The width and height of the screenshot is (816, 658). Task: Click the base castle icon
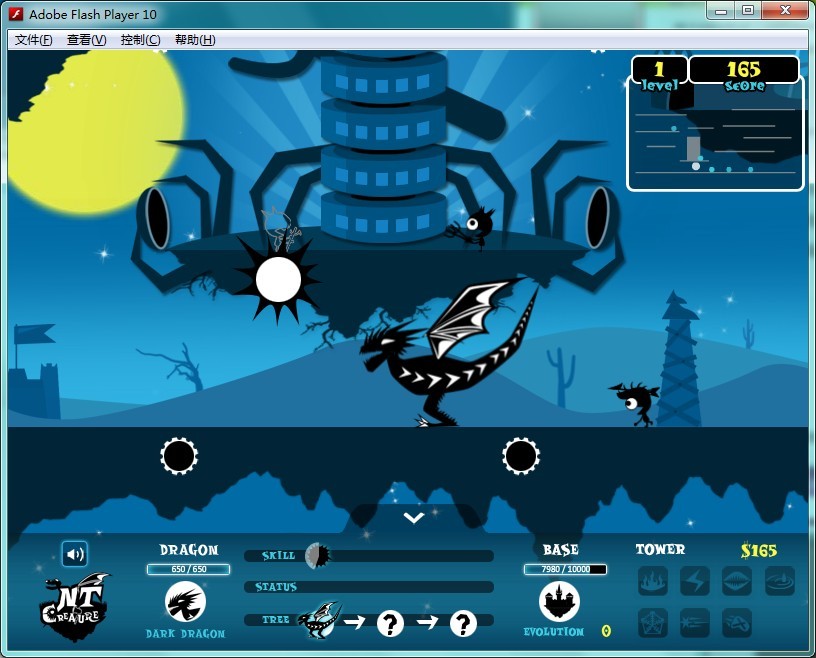[x=559, y=602]
